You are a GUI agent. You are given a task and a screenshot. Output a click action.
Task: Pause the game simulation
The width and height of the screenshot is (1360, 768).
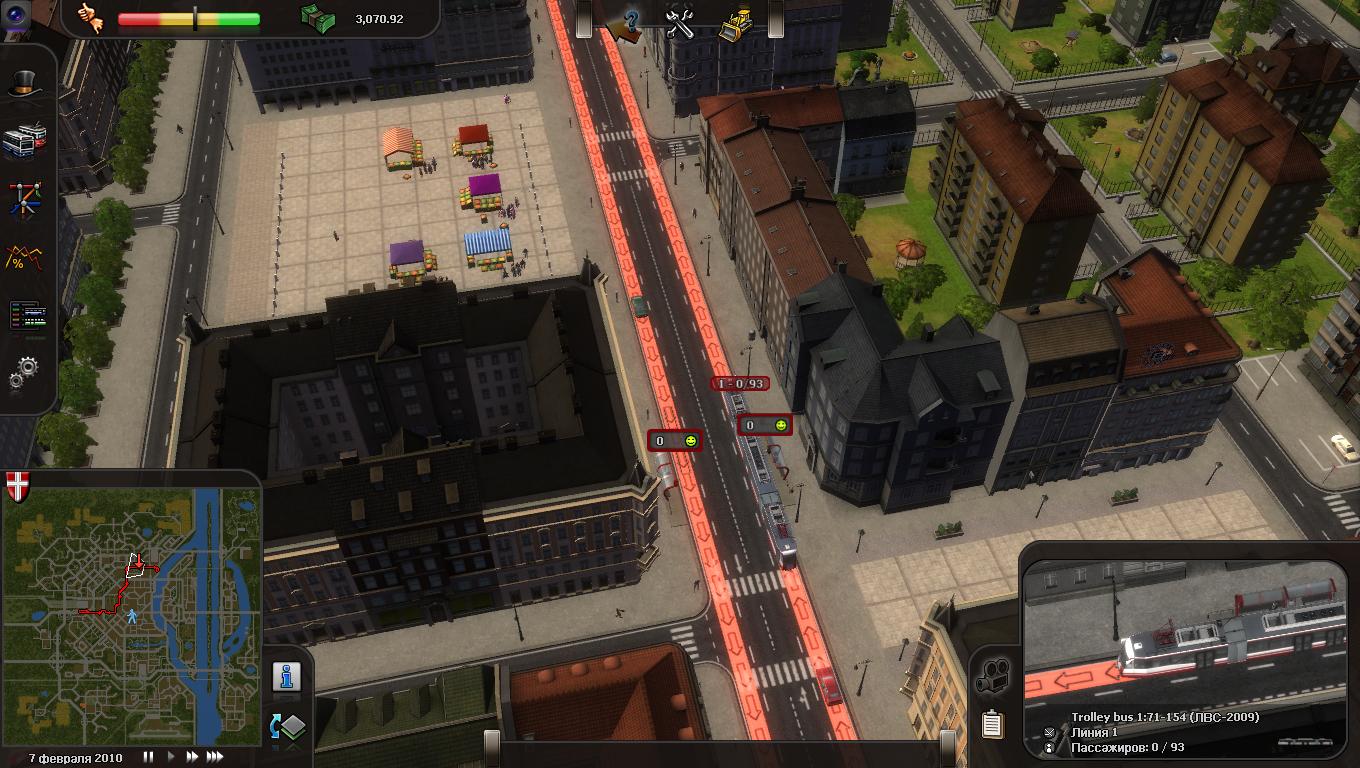148,757
